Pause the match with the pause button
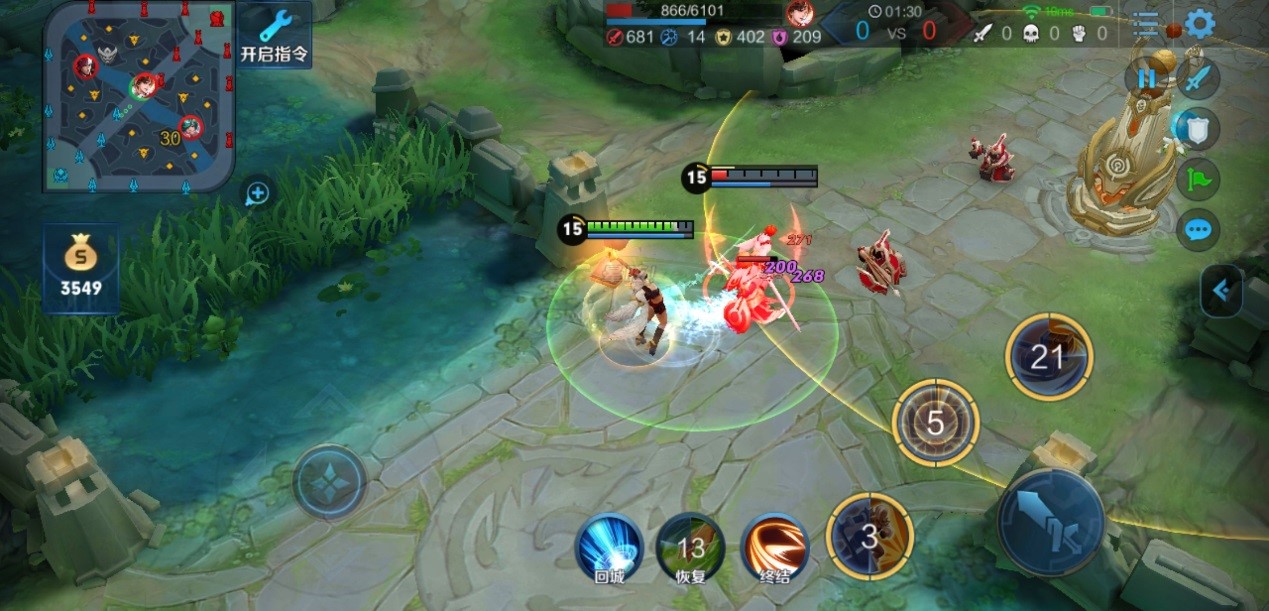The width and height of the screenshot is (1269, 611). click(1145, 78)
